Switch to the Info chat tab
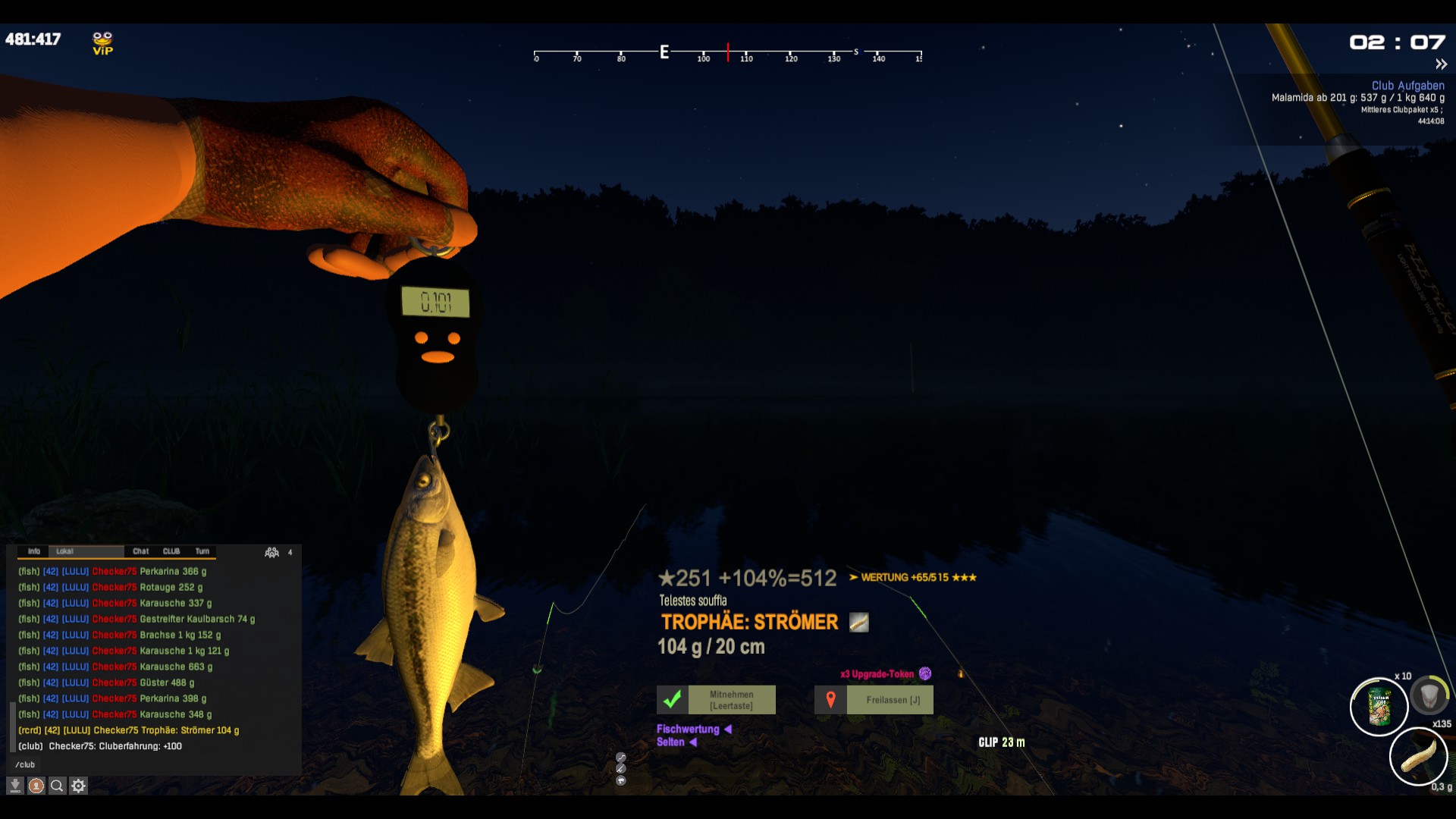The width and height of the screenshot is (1456, 819). click(34, 551)
